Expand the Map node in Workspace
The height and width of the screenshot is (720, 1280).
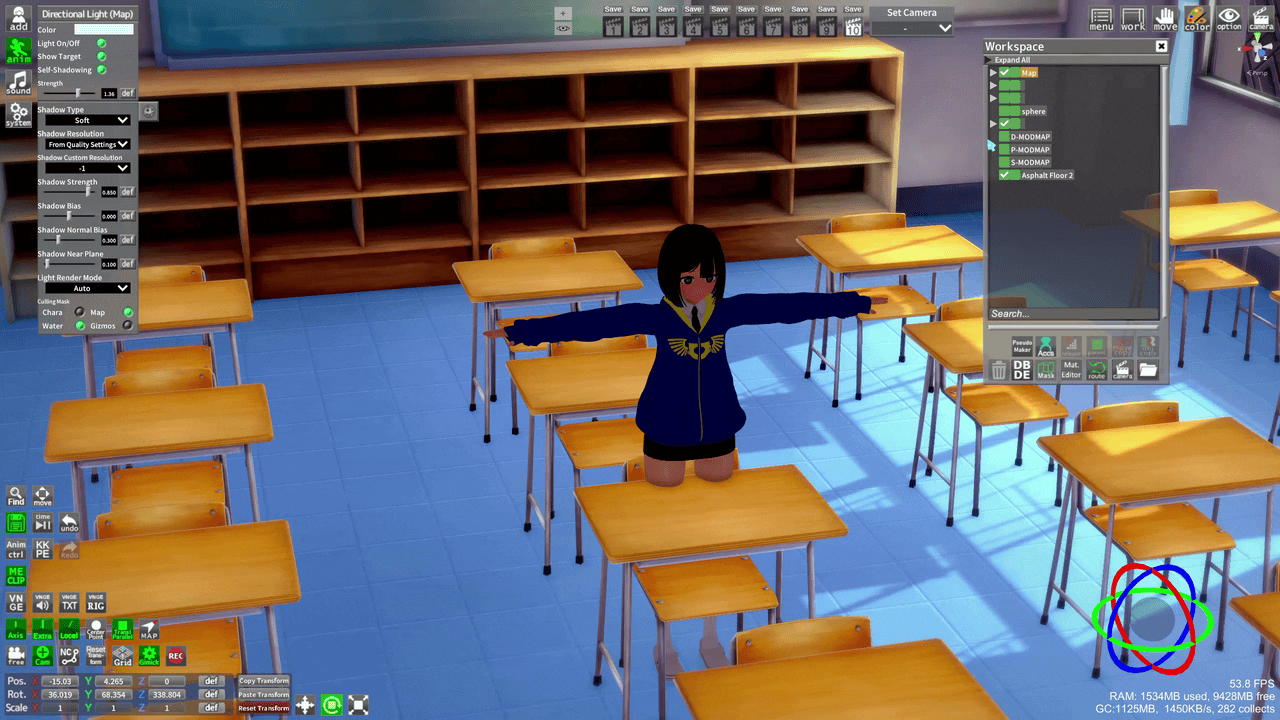(993, 72)
